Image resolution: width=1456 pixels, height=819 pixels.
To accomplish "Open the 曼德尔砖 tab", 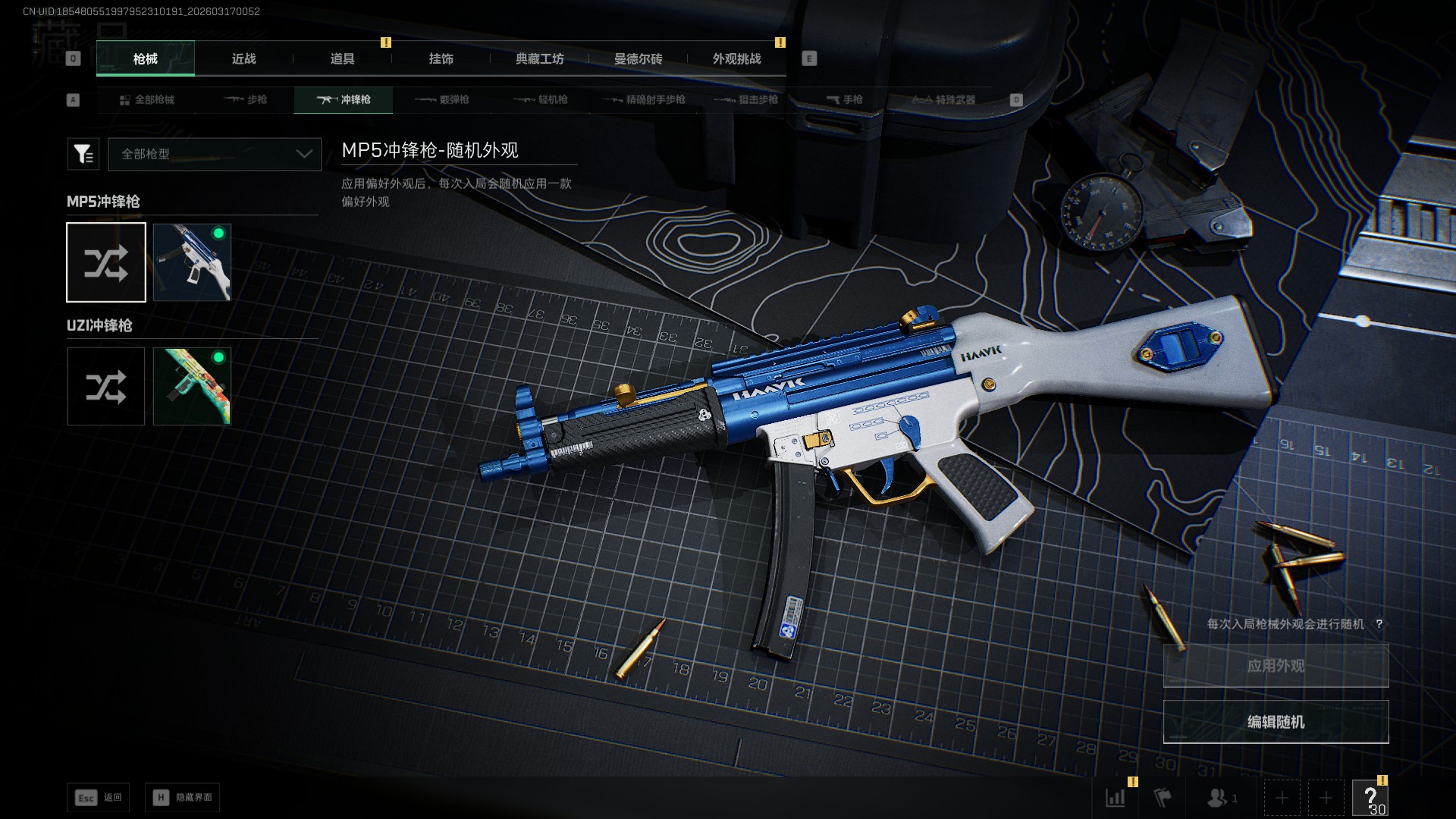I will pyautogui.click(x=638, y=59).
